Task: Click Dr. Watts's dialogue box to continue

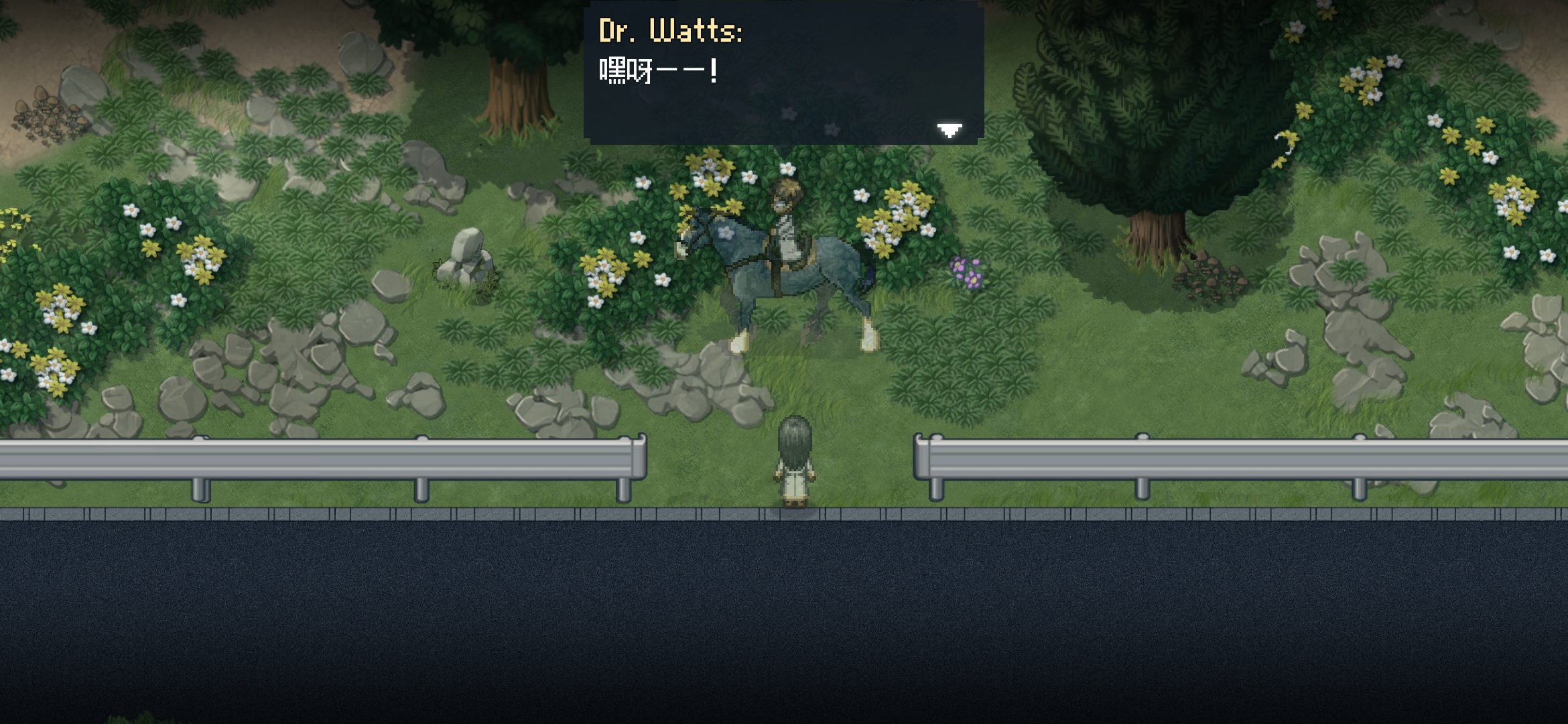Action: [783, 74]
